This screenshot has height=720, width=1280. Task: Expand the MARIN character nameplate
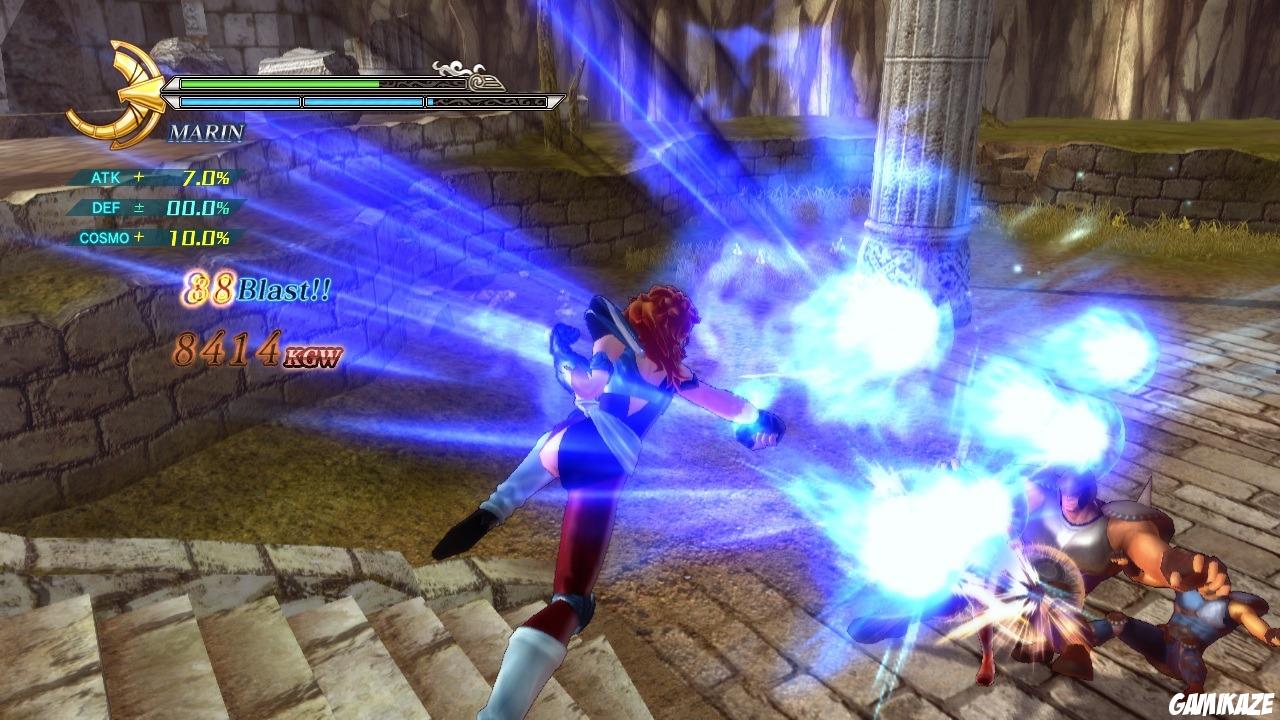[206, 131]
